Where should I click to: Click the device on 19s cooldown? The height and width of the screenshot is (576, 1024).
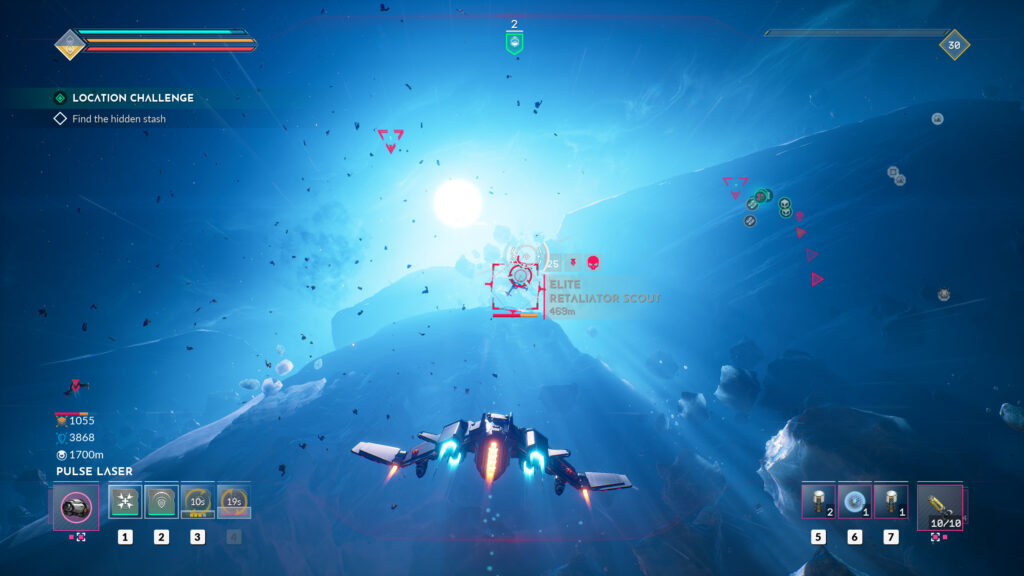point(234,501)
